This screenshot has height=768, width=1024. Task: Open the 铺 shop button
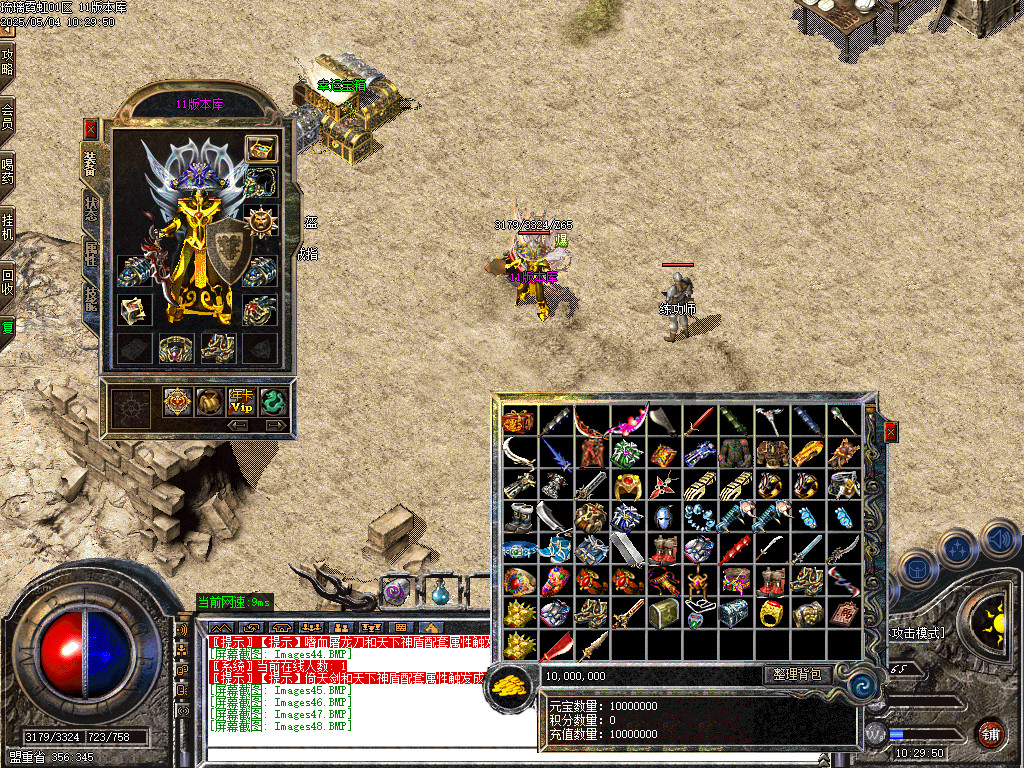[x=990, y=733]
